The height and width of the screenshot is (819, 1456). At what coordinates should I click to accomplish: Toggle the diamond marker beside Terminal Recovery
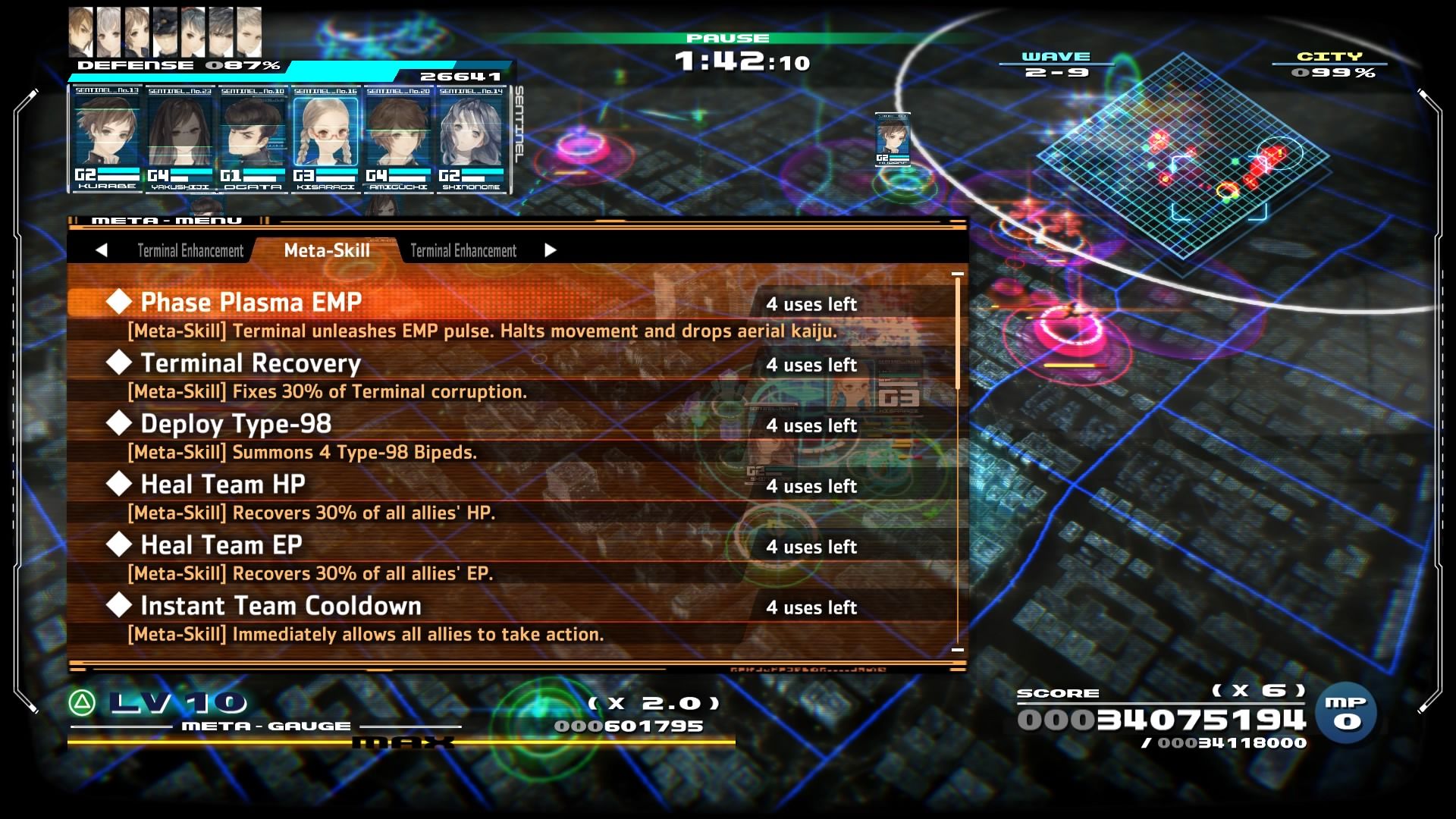(x=118, y=362)
